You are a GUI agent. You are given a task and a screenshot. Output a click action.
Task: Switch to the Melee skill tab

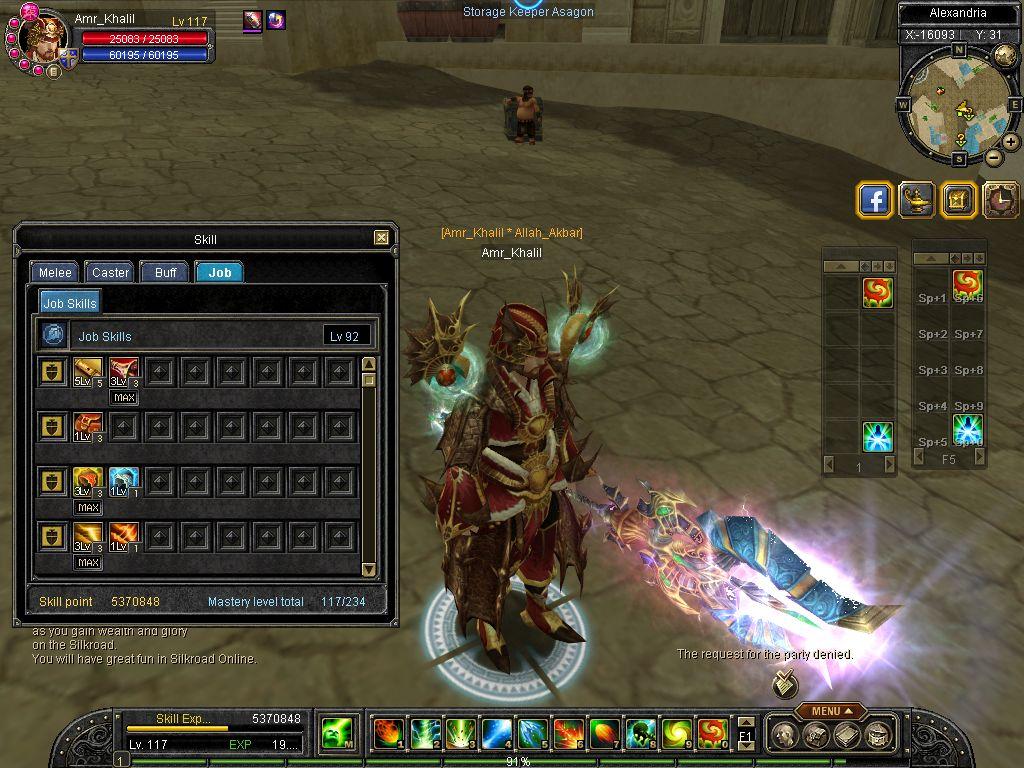coord(55,272)
